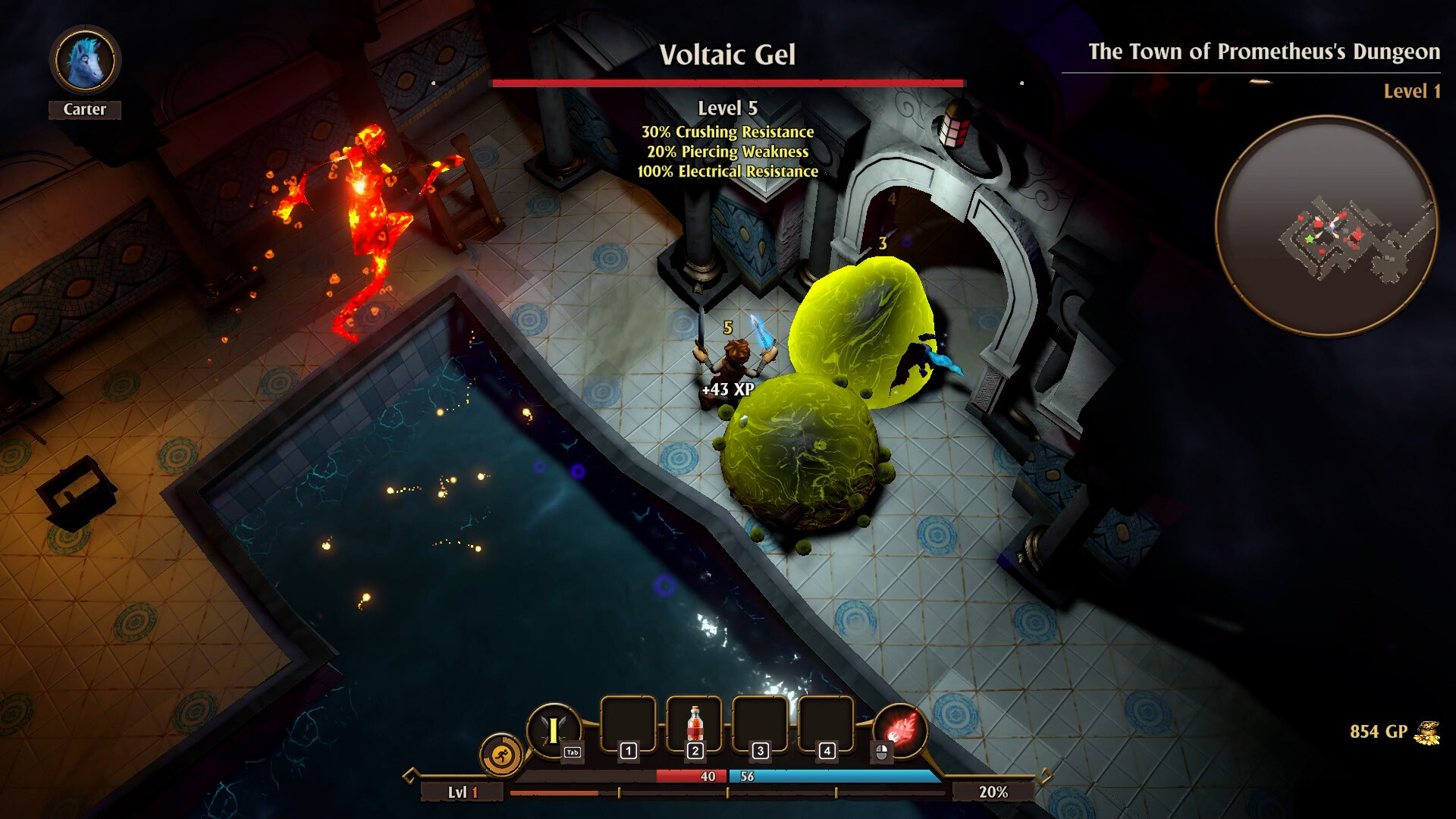Activate the red fire spell icon
Screen dimensions: 1456x819
(901, 729)
